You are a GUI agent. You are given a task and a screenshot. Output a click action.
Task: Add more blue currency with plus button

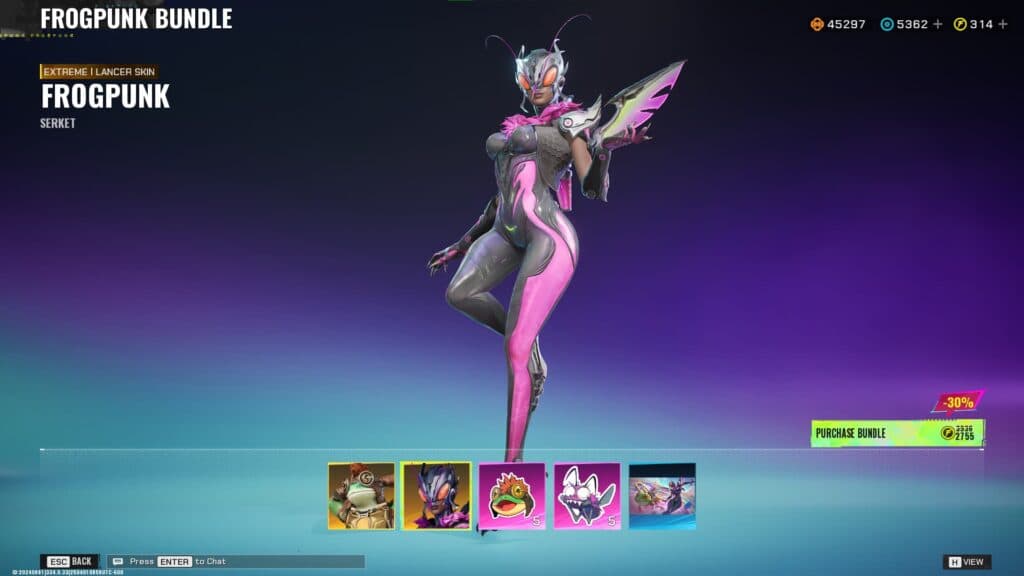[938, 24]
